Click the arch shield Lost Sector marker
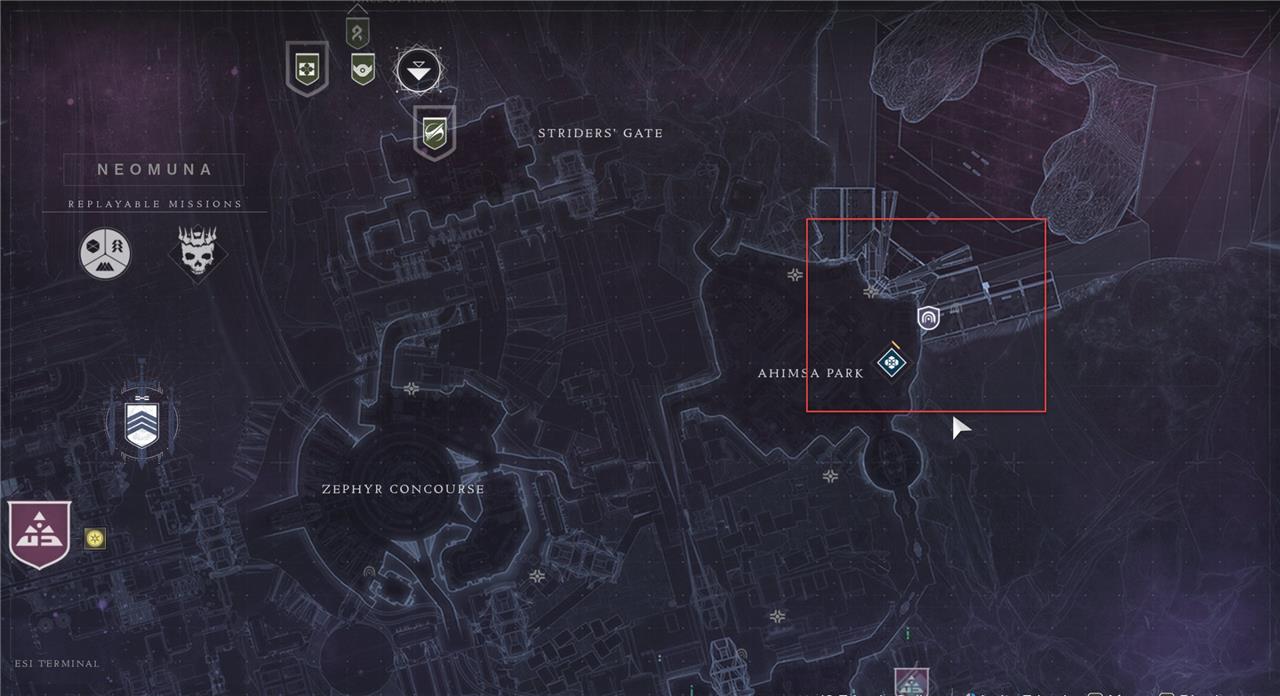 tap(928, 319)
